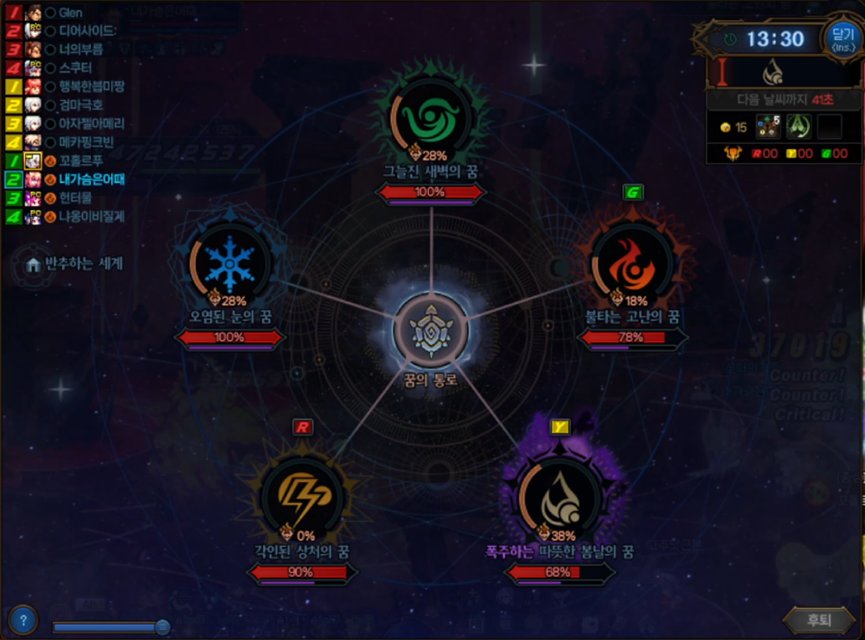
Task: Adjust the blue slider beside the help button
Action: tap(162, 627)
